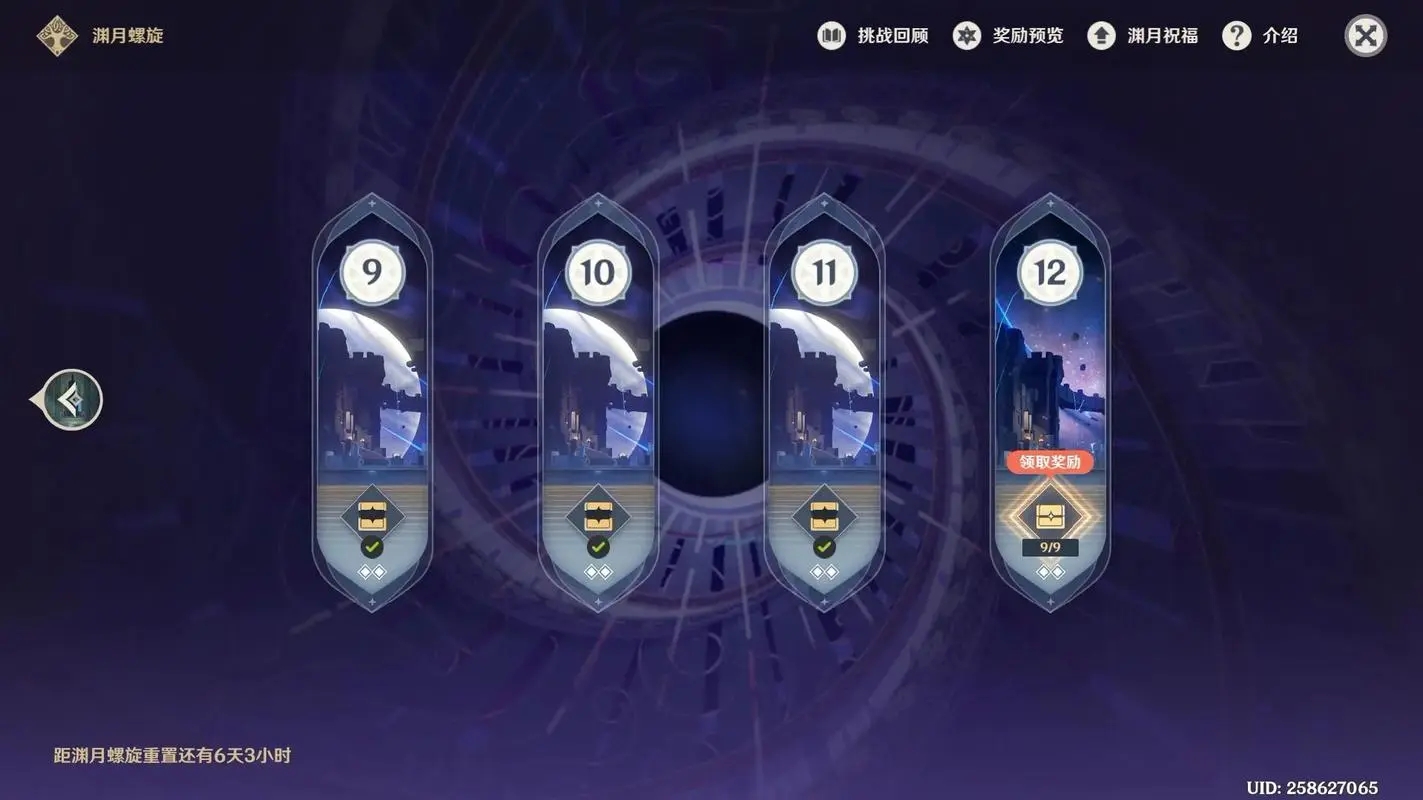The width and height of the screenshot is (1423, 800).
Task: Close the Spiral Abyss screen
Action: coord(1365,36)
